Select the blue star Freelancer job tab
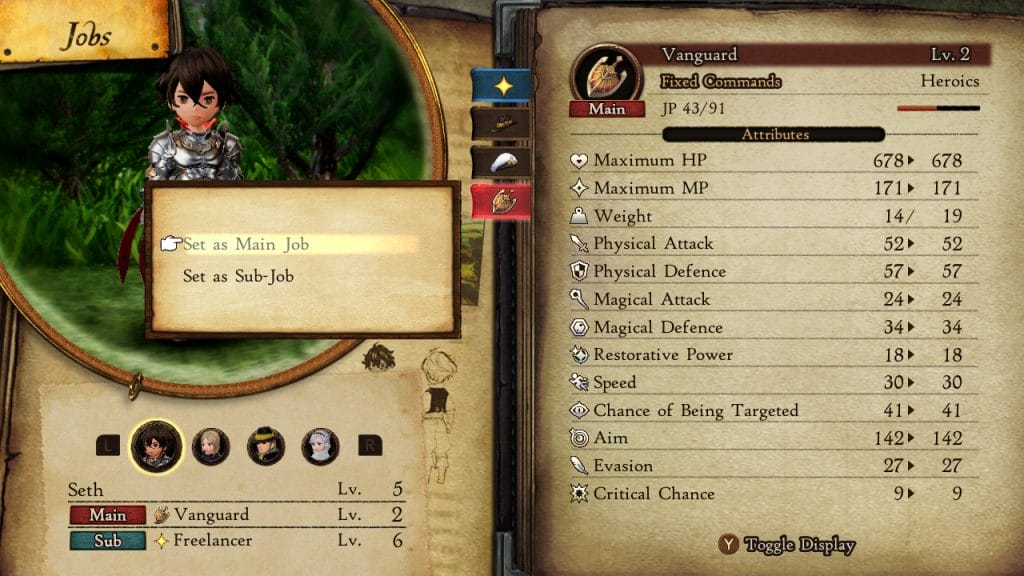The width and height of the screenshot is (1024, 576). (501, 86)
